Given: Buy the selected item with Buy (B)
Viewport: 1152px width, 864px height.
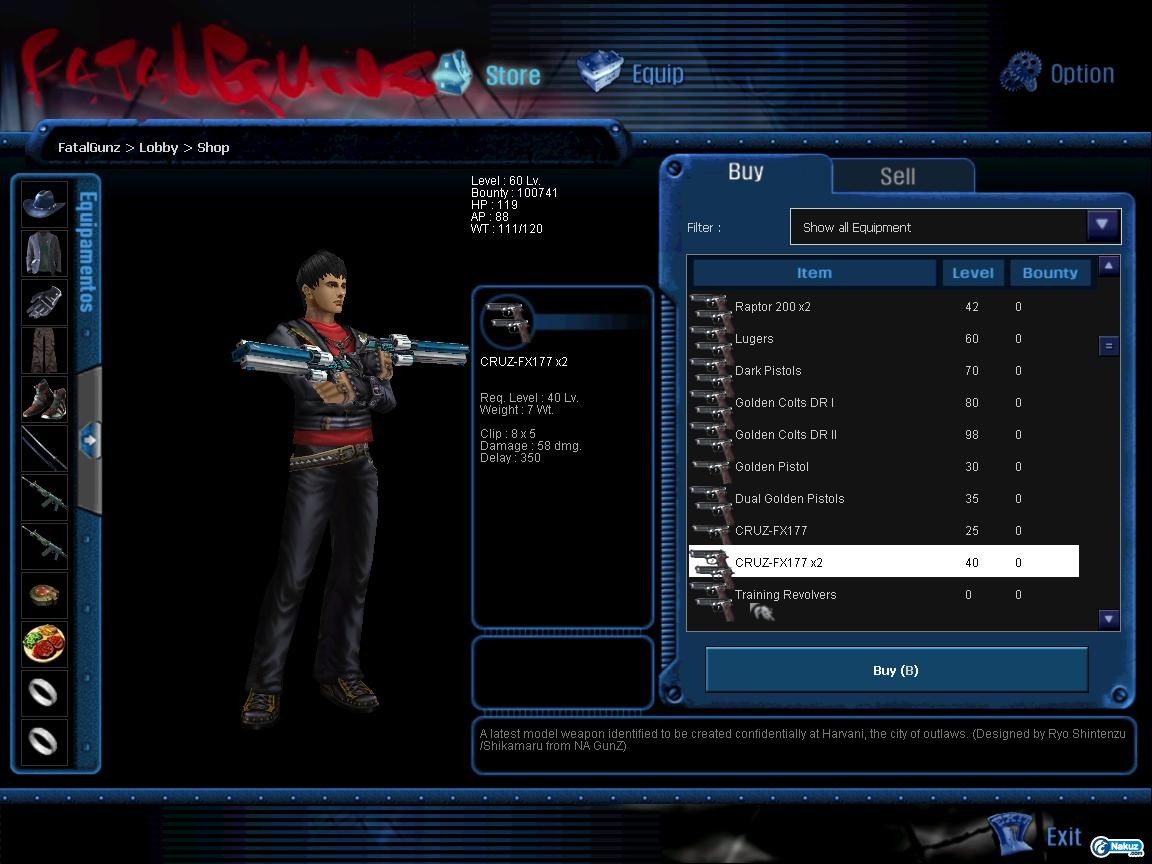Looking at the screenshot, I should click(x=896, y=670).
